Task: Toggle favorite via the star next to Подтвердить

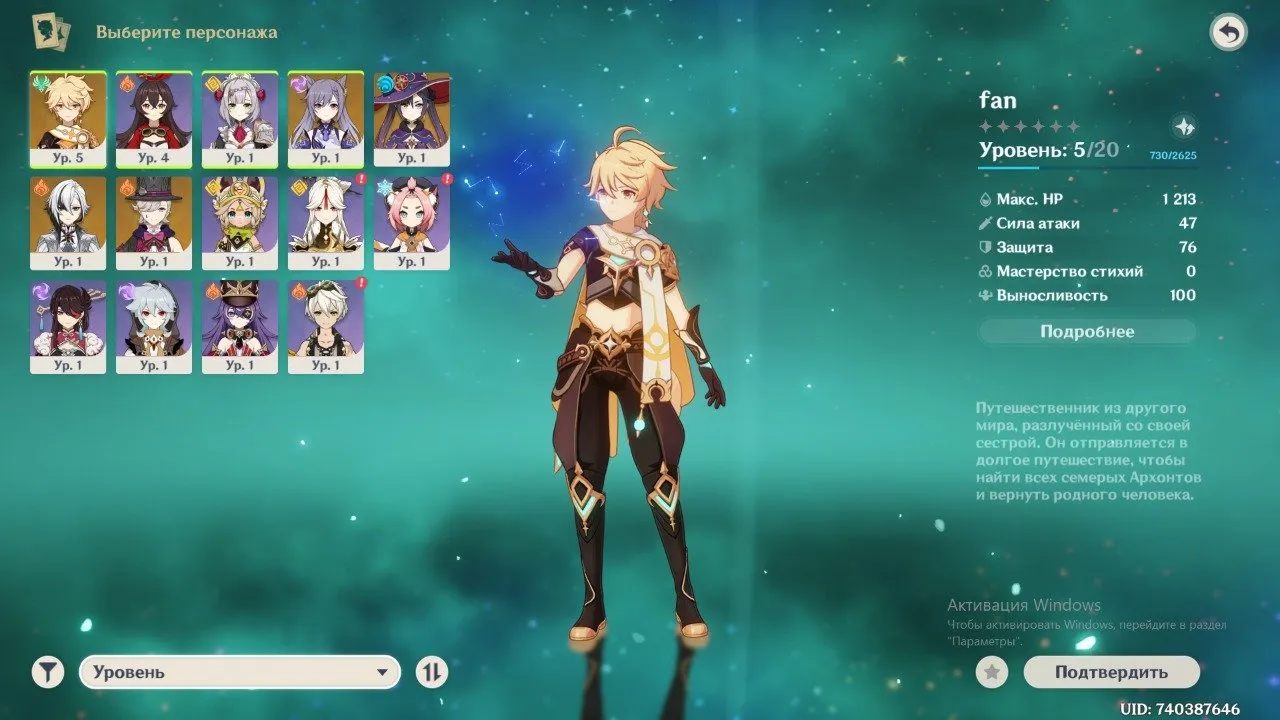Action: pos(991,672)
